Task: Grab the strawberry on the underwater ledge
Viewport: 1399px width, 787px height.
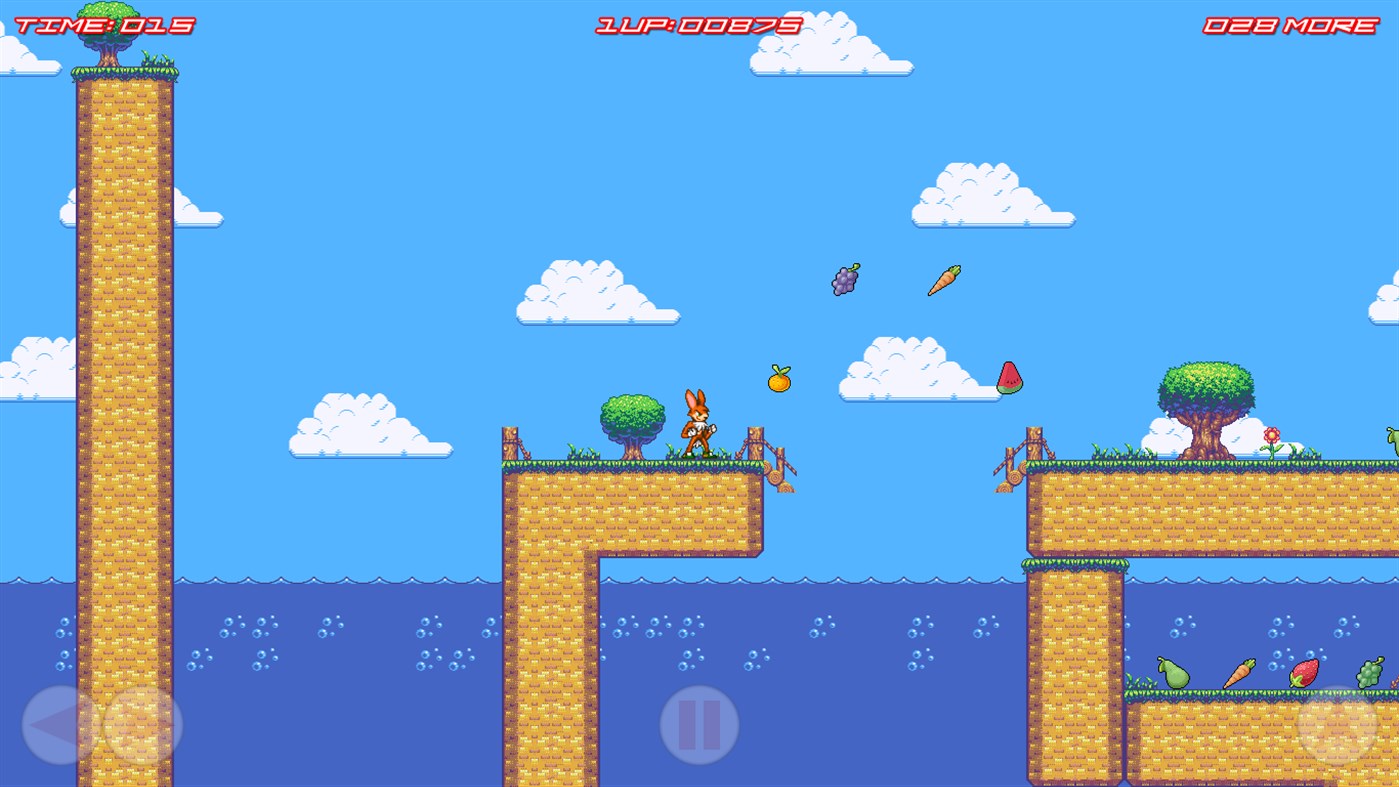Action: [x=1305, y=675]
